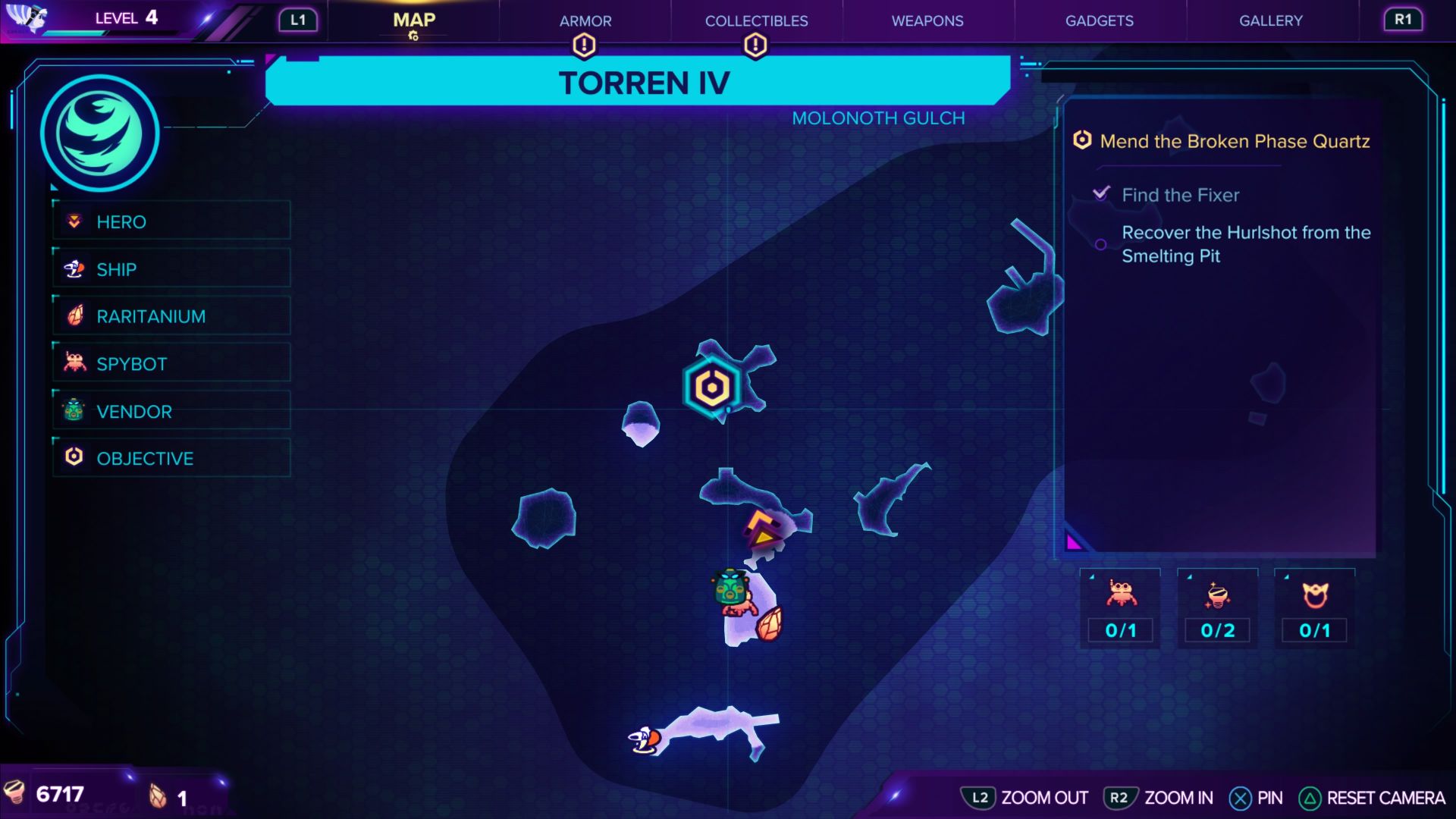Select the HERO legend icon
Viewport: 1456px width, 819px height.
(x=73, y=222)
